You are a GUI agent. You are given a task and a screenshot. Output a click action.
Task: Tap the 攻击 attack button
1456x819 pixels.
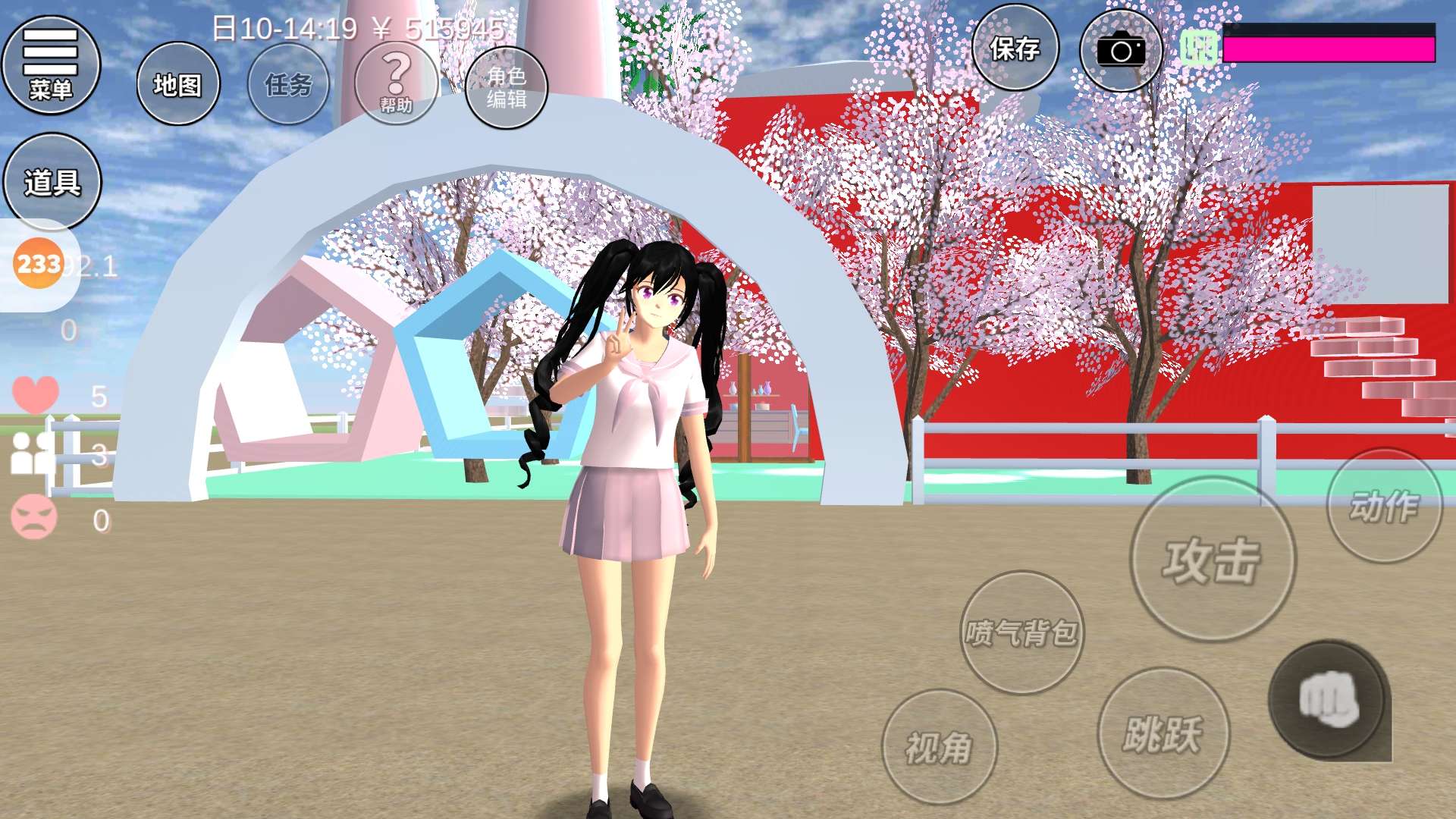[x=1212, y=560]
